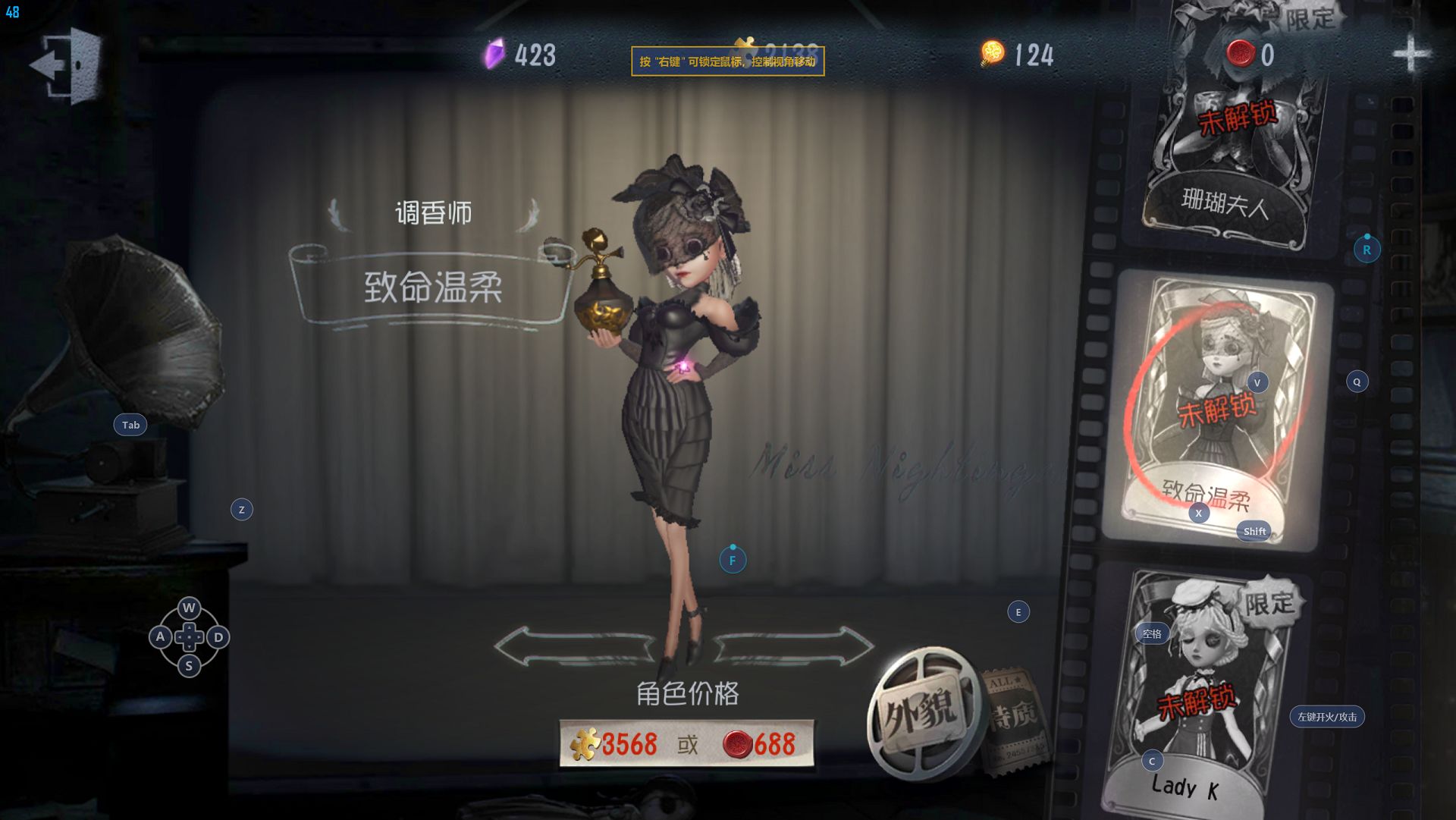Click the red wax seal currency icon
The height and width of the screenshot is (820, 1456).
pyautogui.click(x=1241, y=54)
